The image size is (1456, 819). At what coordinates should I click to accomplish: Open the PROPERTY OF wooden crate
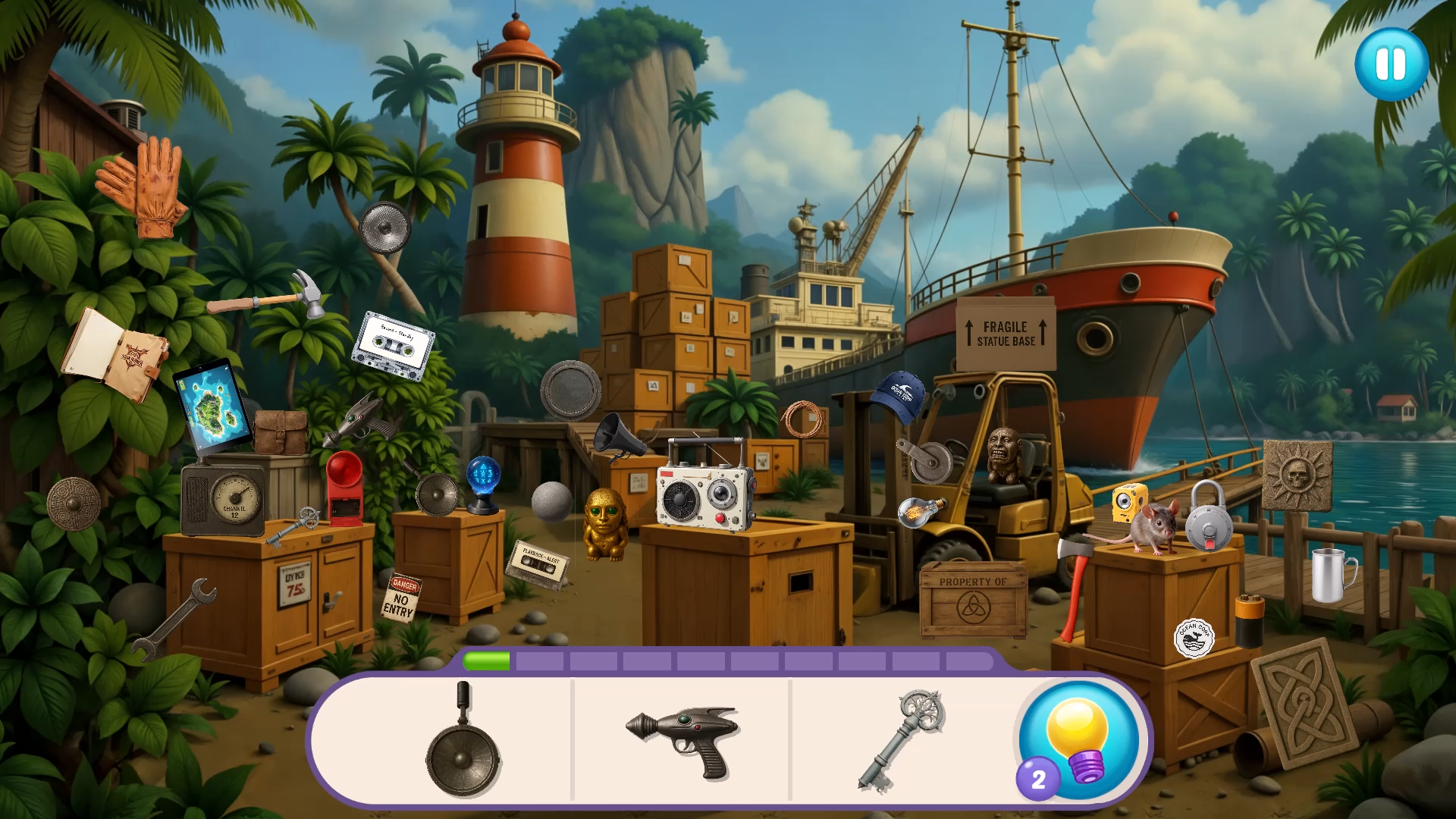(972, 598)
